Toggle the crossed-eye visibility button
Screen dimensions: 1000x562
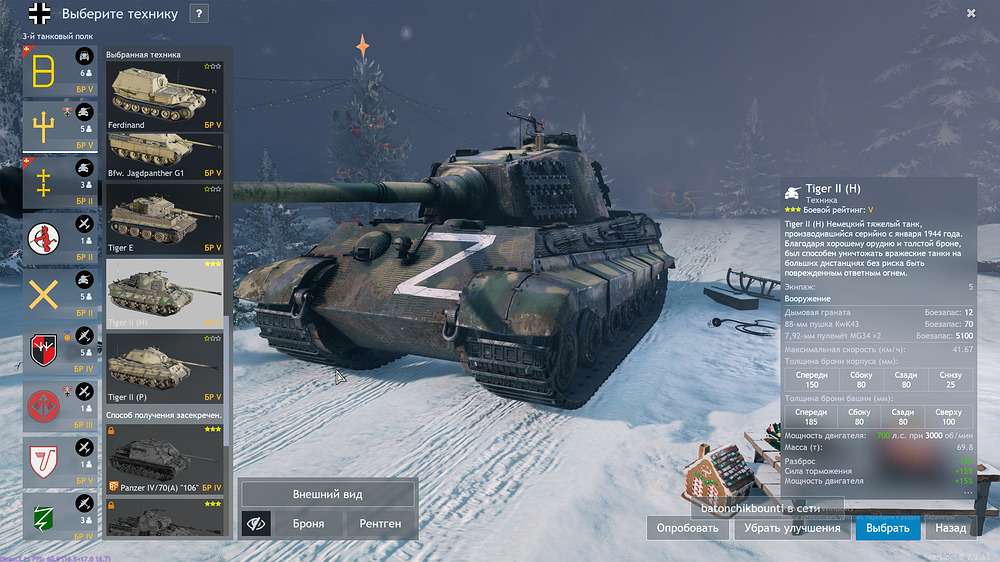256,523
